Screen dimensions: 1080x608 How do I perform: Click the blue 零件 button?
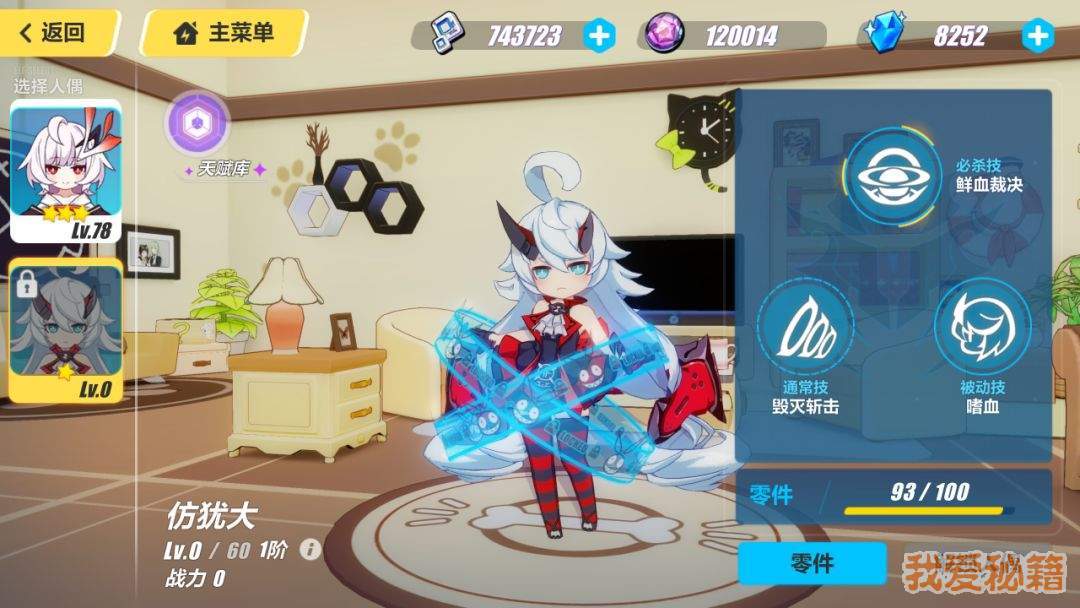pyautogui.click(x=812, y=564)
